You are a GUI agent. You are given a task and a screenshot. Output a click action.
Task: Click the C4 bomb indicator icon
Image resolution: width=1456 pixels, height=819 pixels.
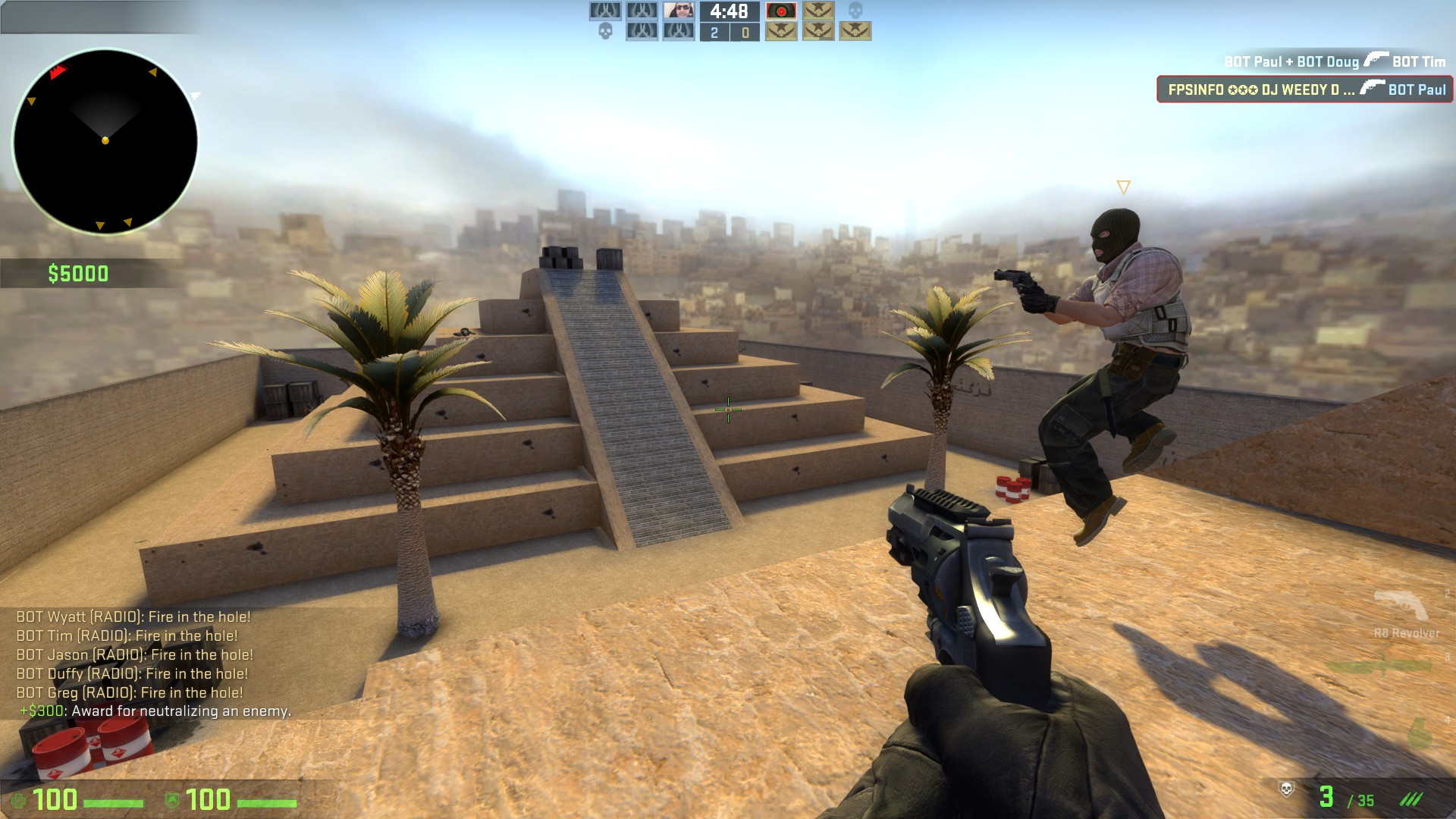click(781, 12)
